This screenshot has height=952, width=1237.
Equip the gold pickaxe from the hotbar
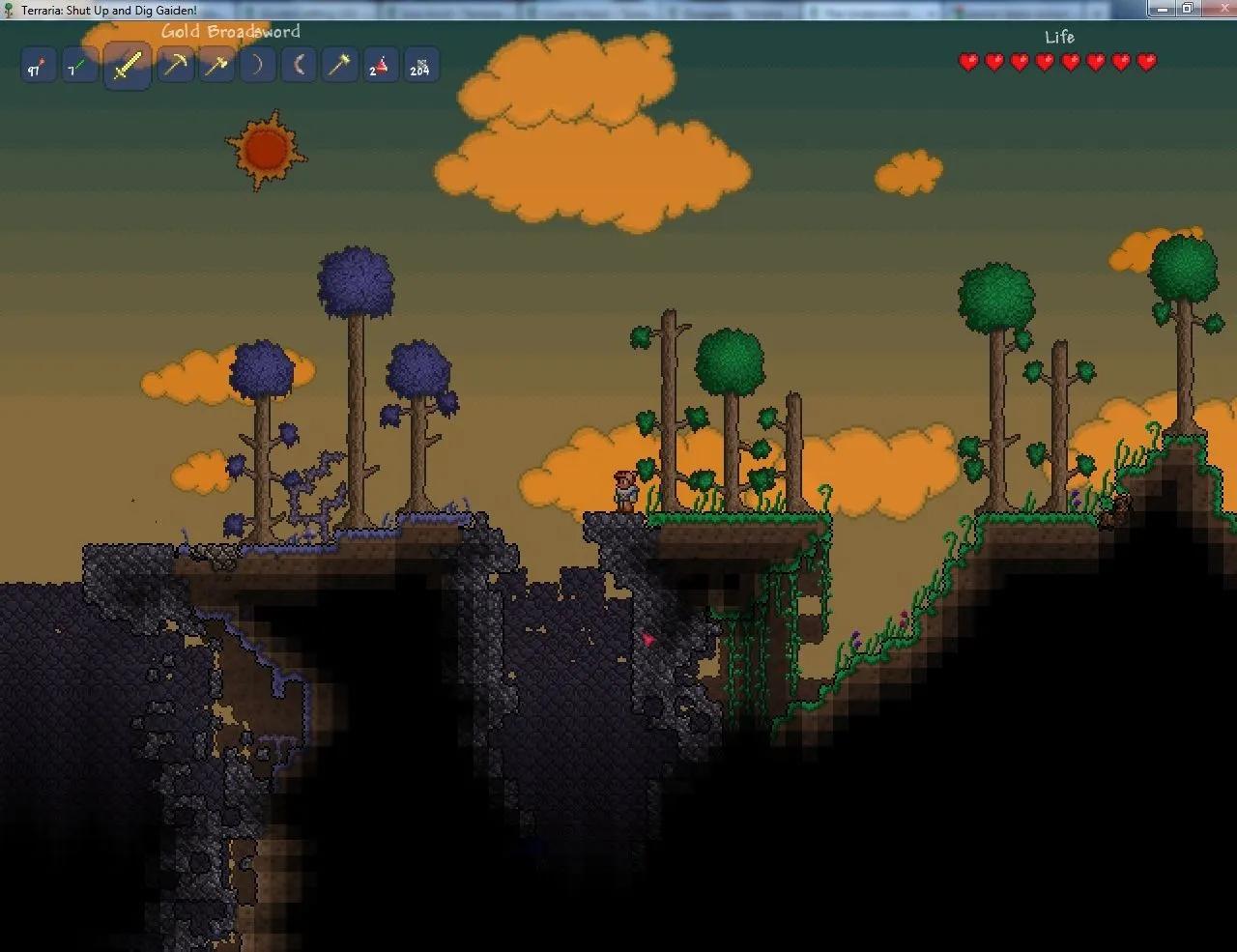175,66
